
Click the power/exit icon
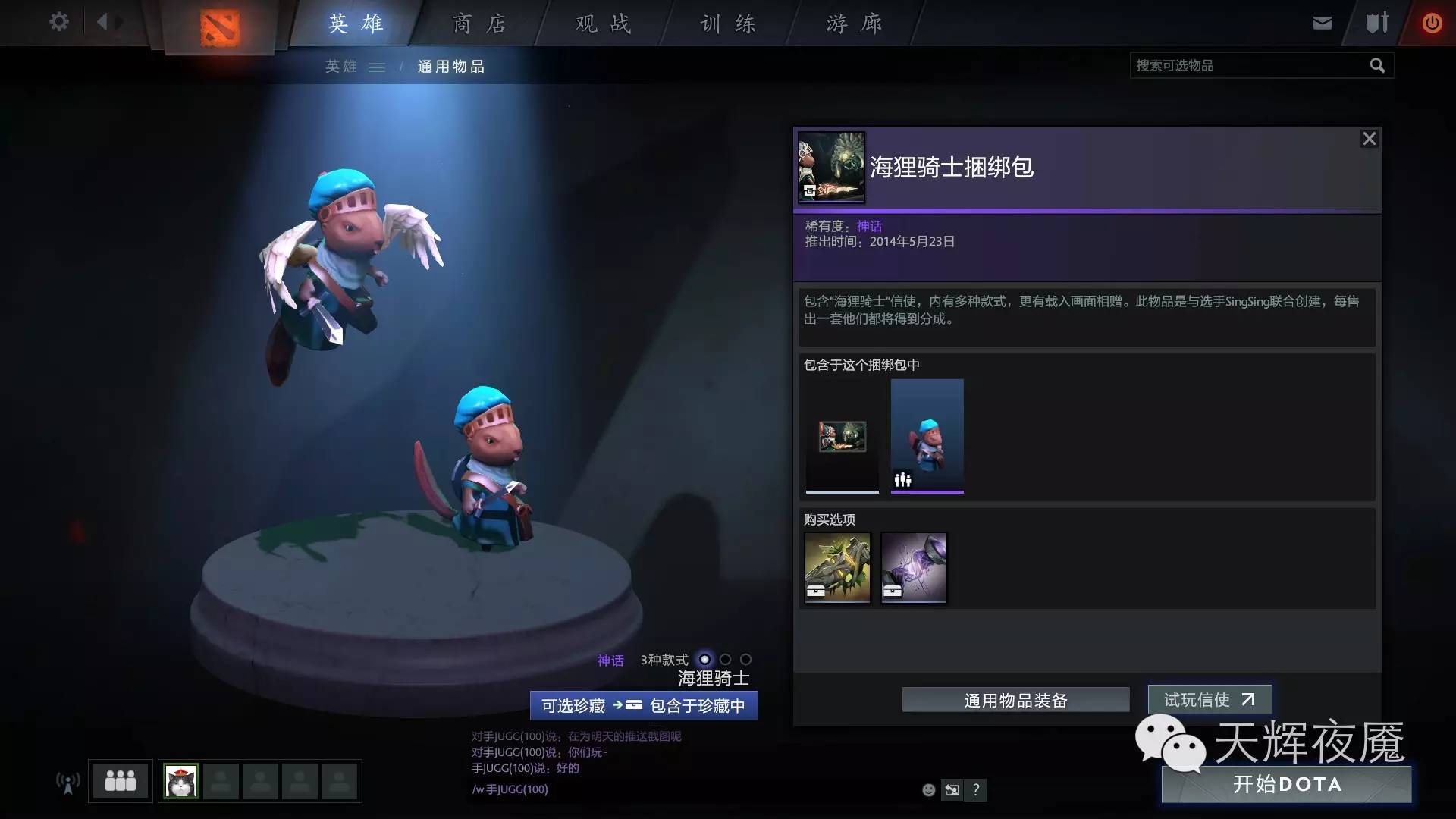1432,22
